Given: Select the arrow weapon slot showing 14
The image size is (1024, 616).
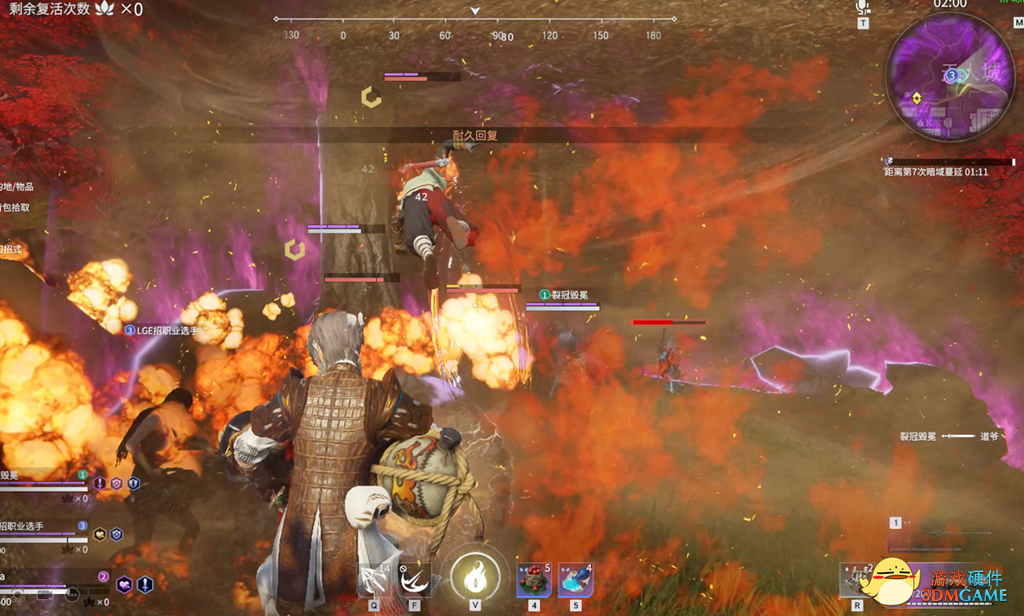Looking at the screenshot, I should point(375,580).
